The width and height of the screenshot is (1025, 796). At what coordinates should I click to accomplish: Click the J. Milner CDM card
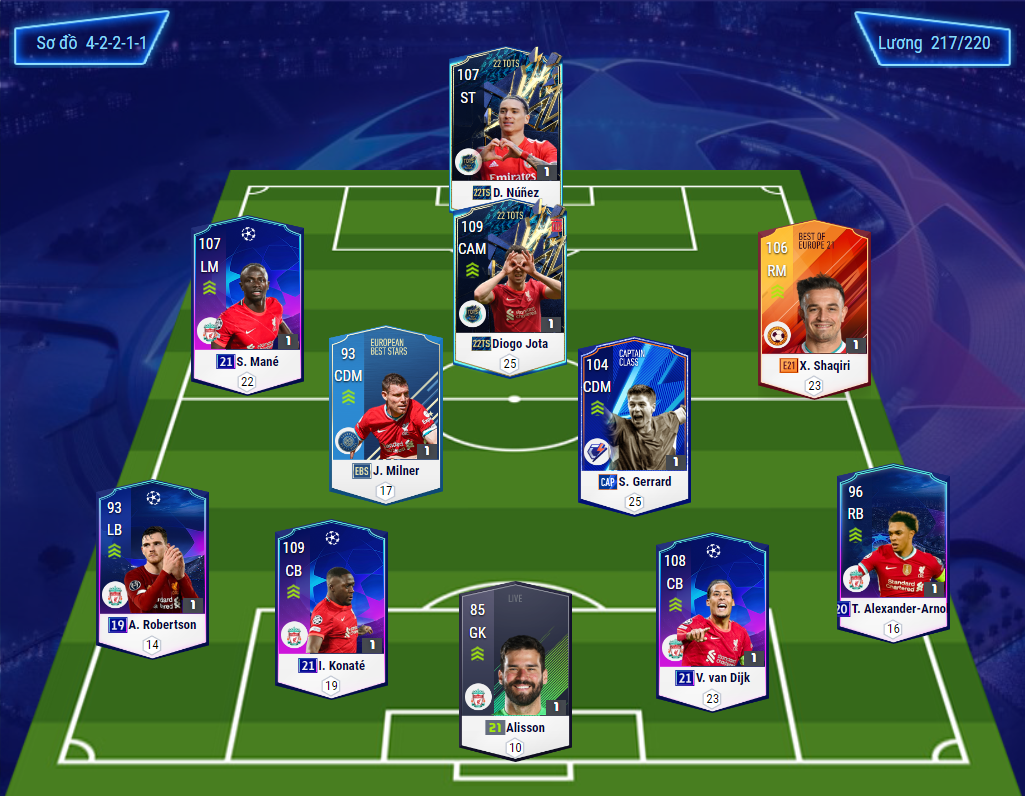point(386,412)
